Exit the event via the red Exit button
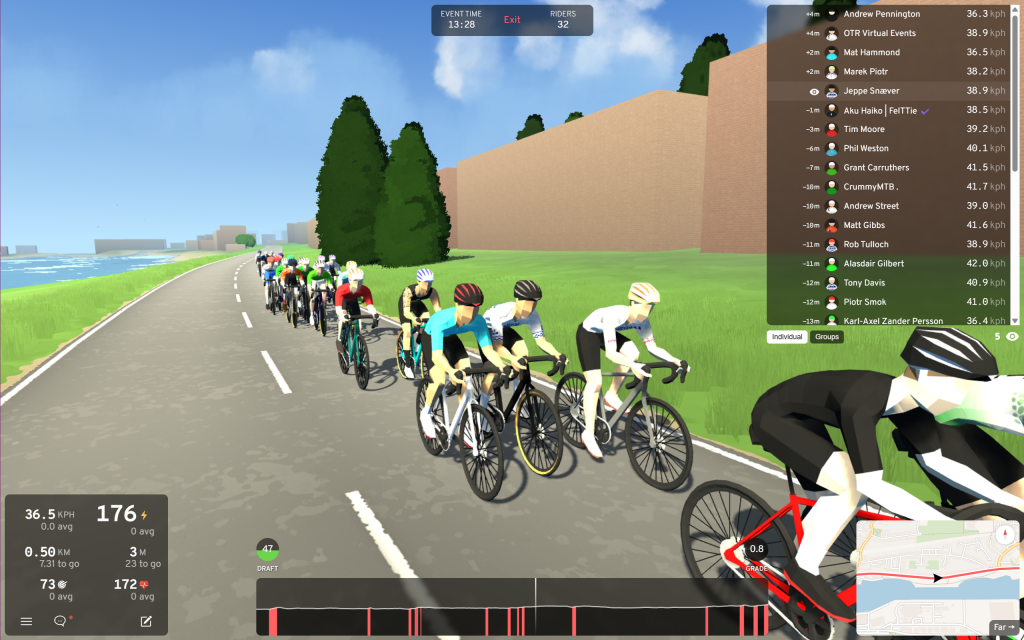This screenshot has height=640, width=1024. pyautogui.click(x=512, y=20)
